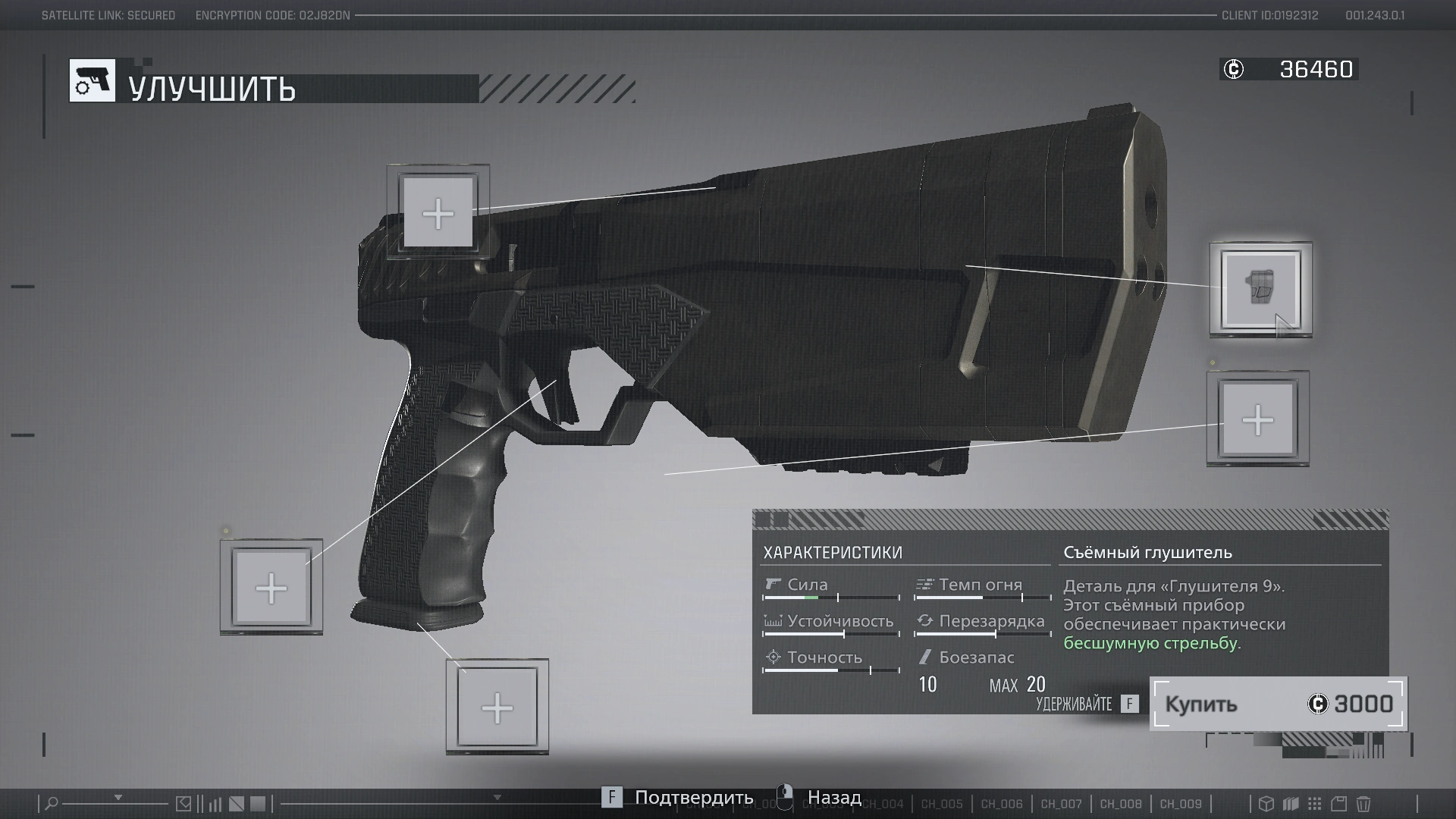Open the empty slot linked to the underbarrel rail
The image size is (1456, 819).
tap(1257, 419)
